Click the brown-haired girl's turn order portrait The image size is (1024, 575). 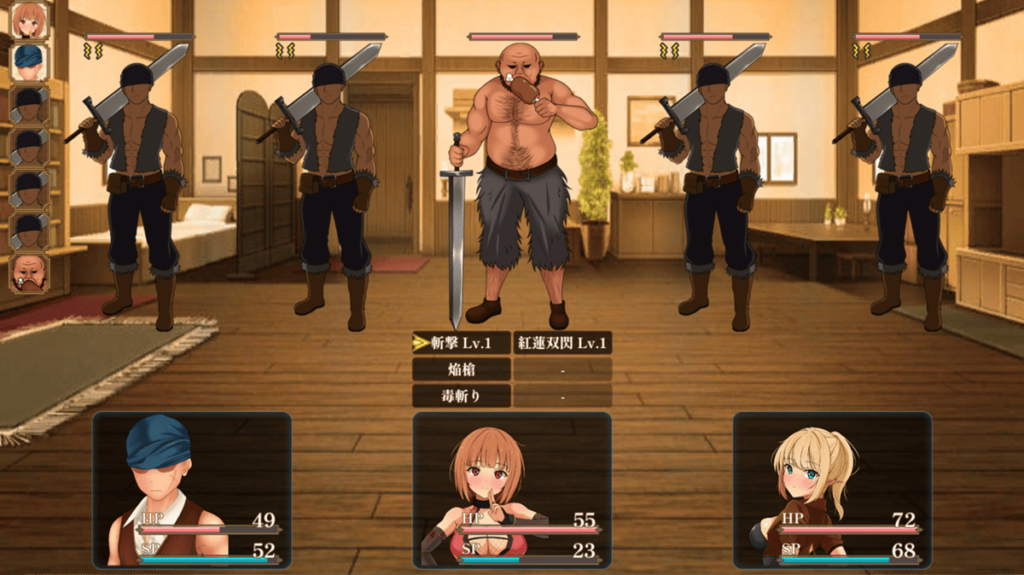point(30,20)
